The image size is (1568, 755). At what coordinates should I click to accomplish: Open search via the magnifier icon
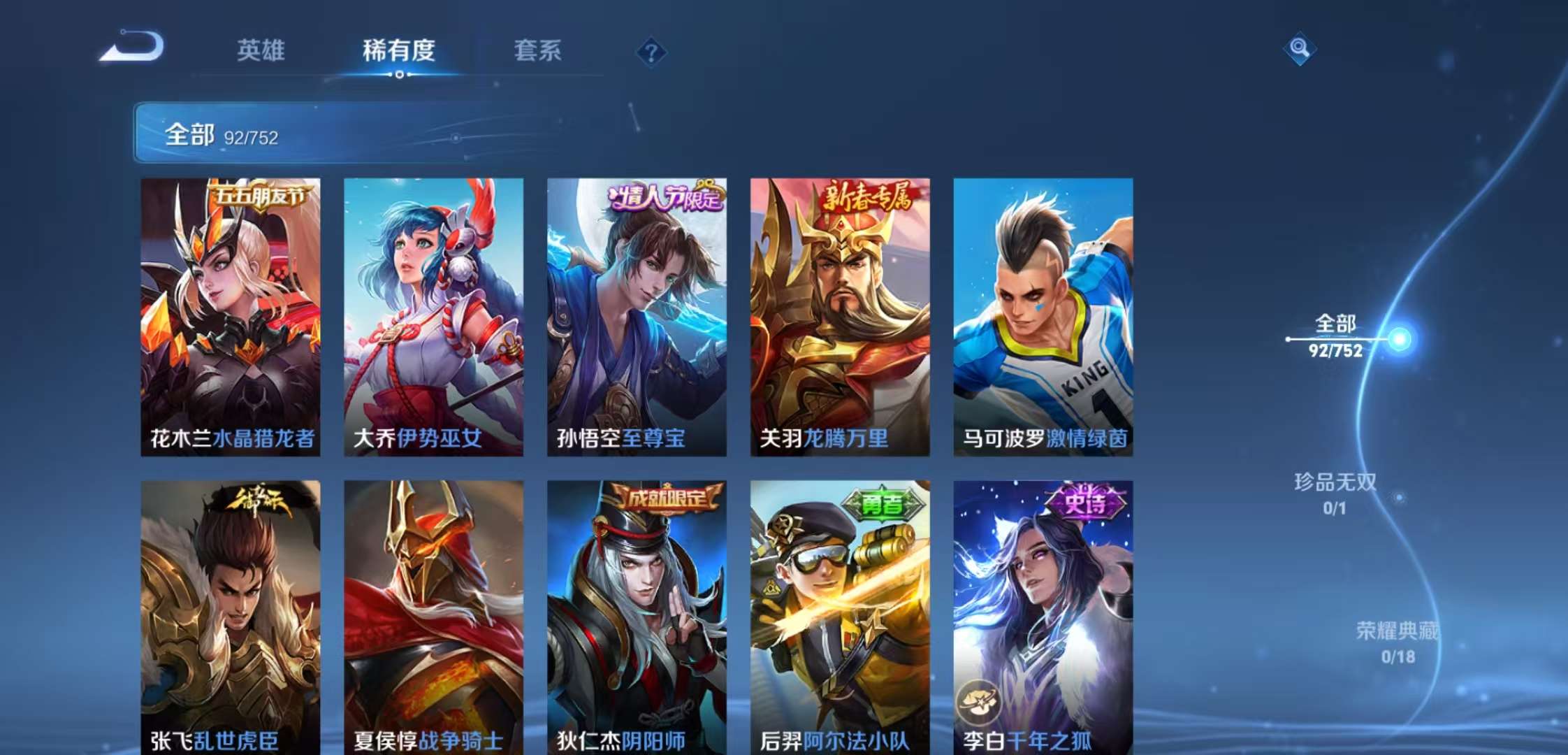pos(1300,48)
